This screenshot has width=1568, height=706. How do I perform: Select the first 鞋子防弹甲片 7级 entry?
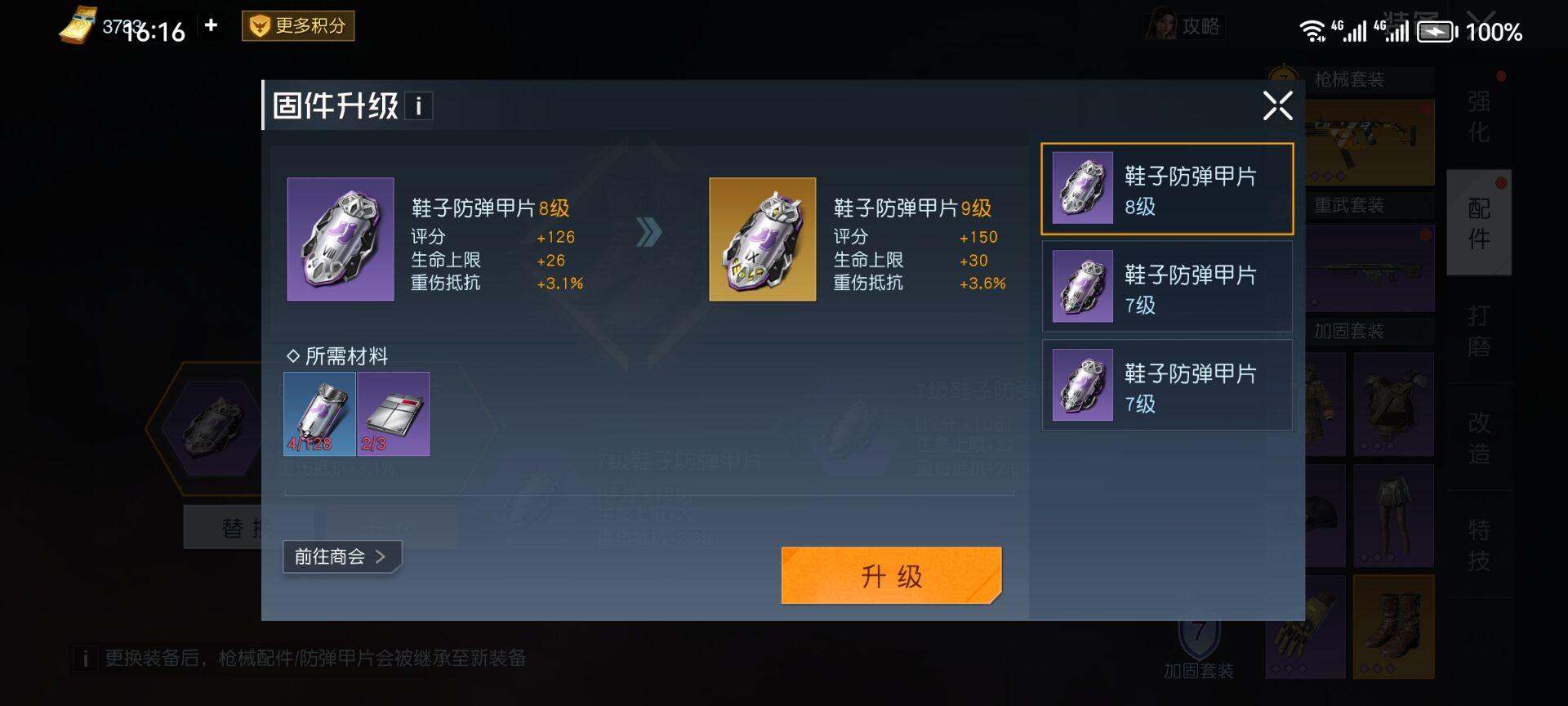(x=1166, y=286)
